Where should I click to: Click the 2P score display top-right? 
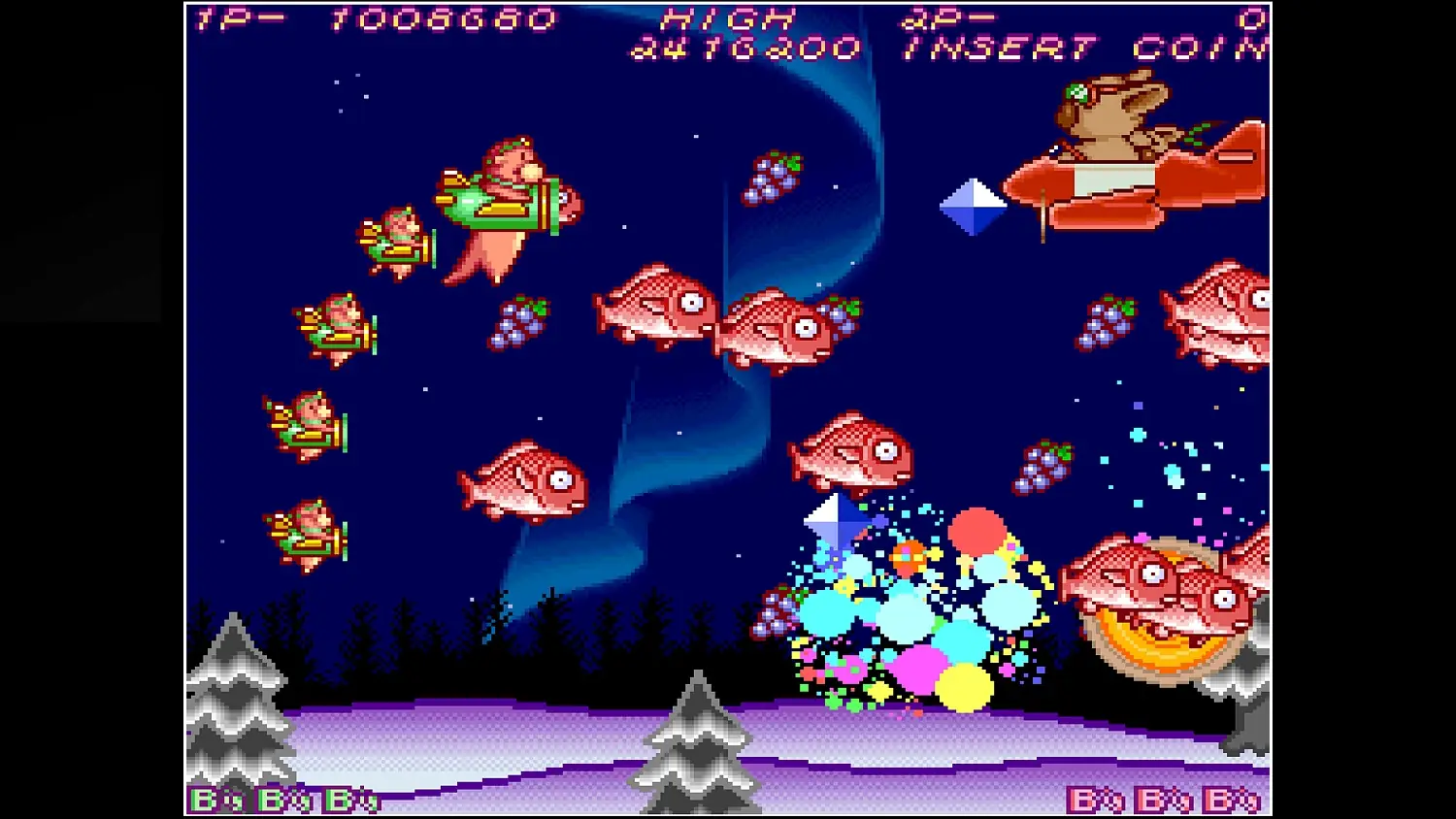point(951,17)
